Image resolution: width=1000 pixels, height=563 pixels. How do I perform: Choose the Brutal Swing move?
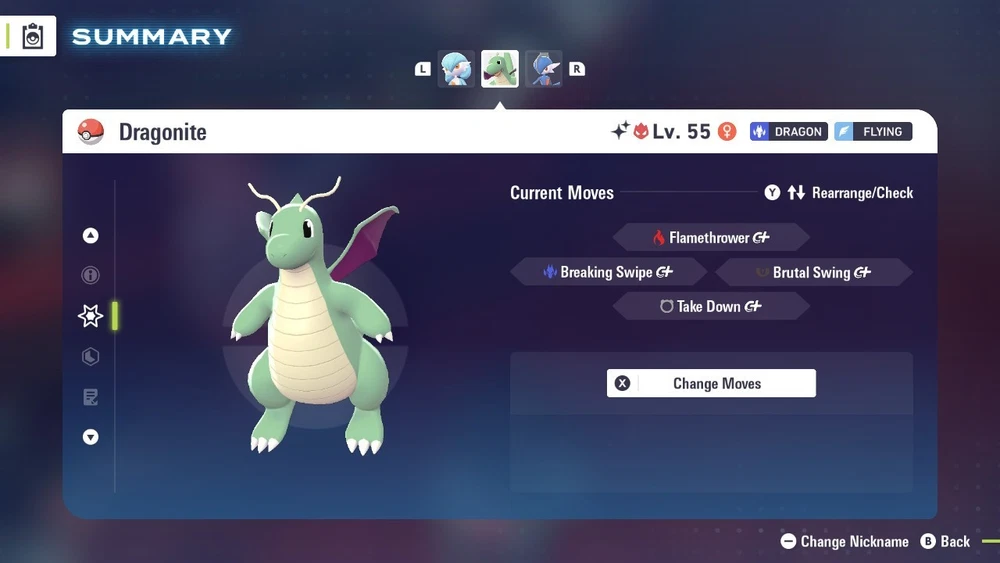(x=813, y=272)
